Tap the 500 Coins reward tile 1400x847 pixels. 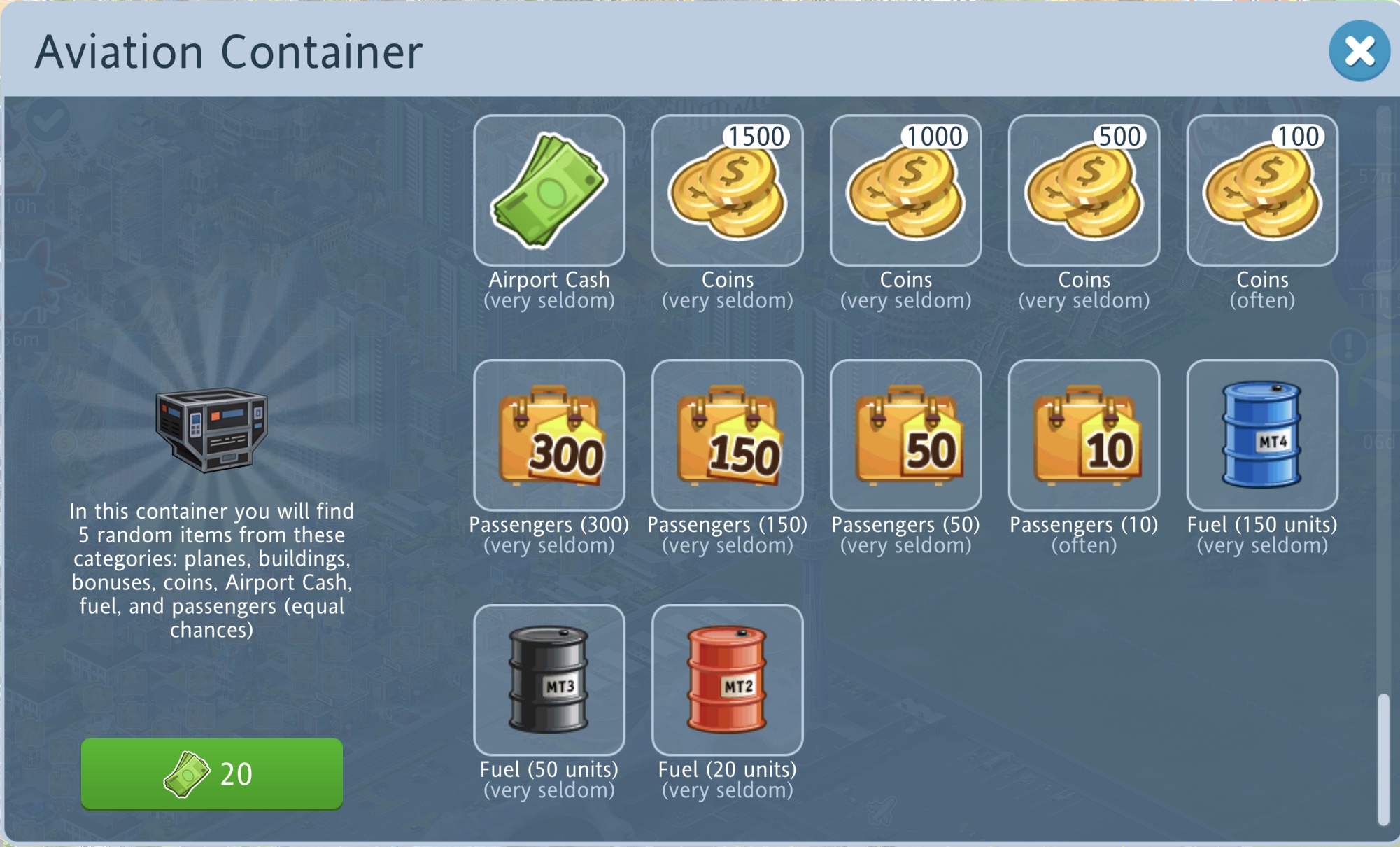click(1084, 190)
